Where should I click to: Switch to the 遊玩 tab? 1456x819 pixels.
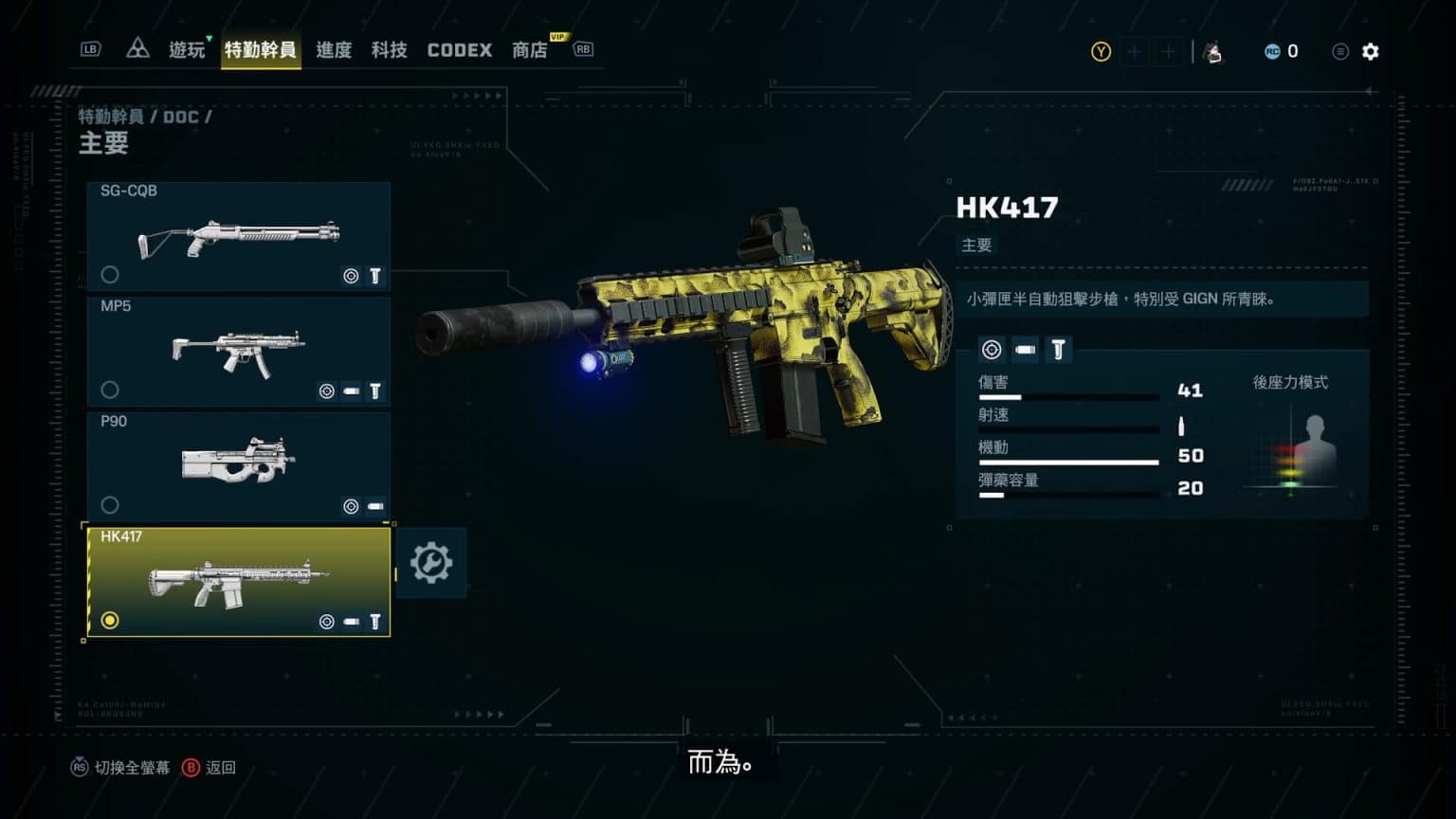[x=187, y=50]
